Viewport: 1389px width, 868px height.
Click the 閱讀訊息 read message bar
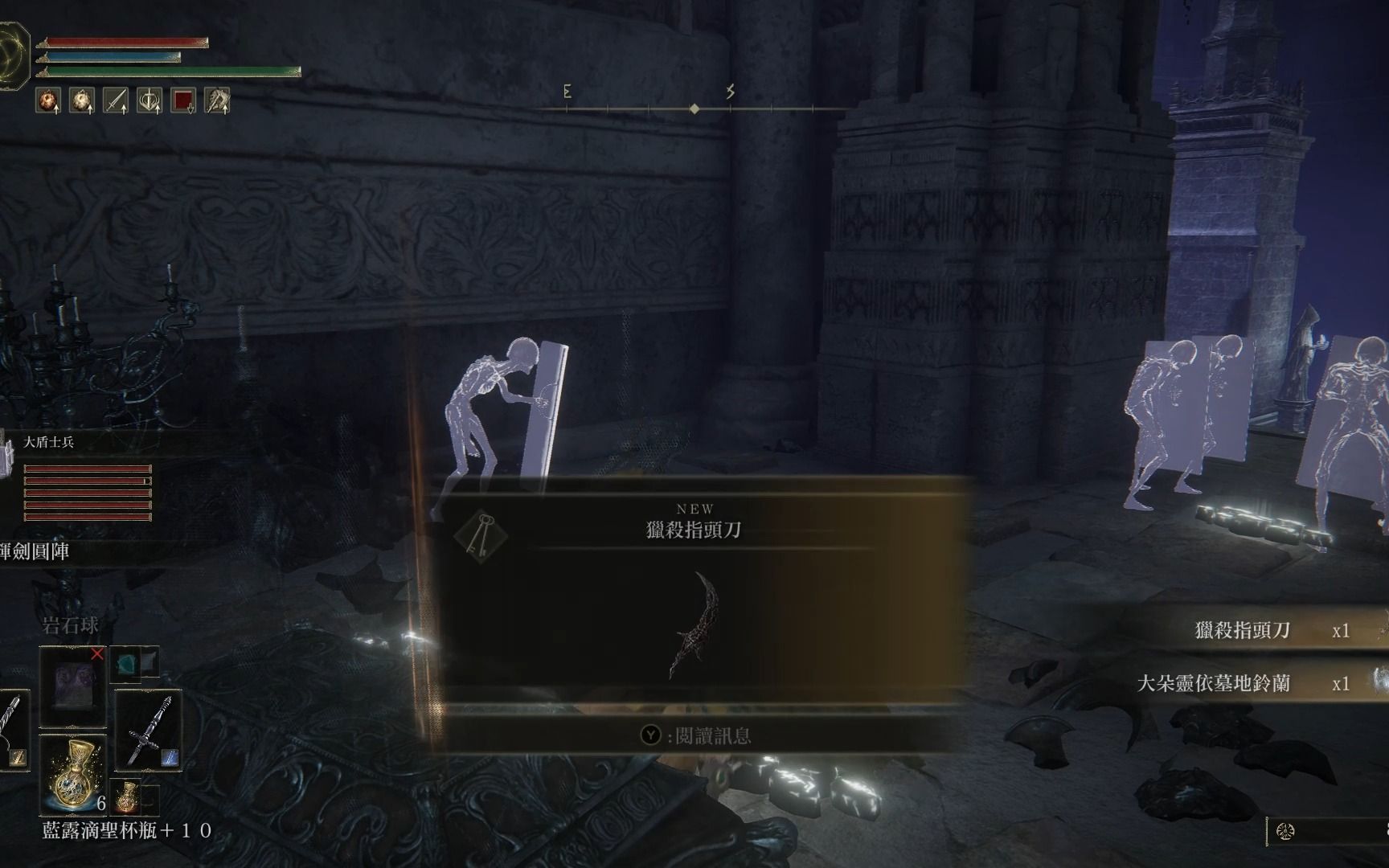pyautogui.click(x=696, y=735)
